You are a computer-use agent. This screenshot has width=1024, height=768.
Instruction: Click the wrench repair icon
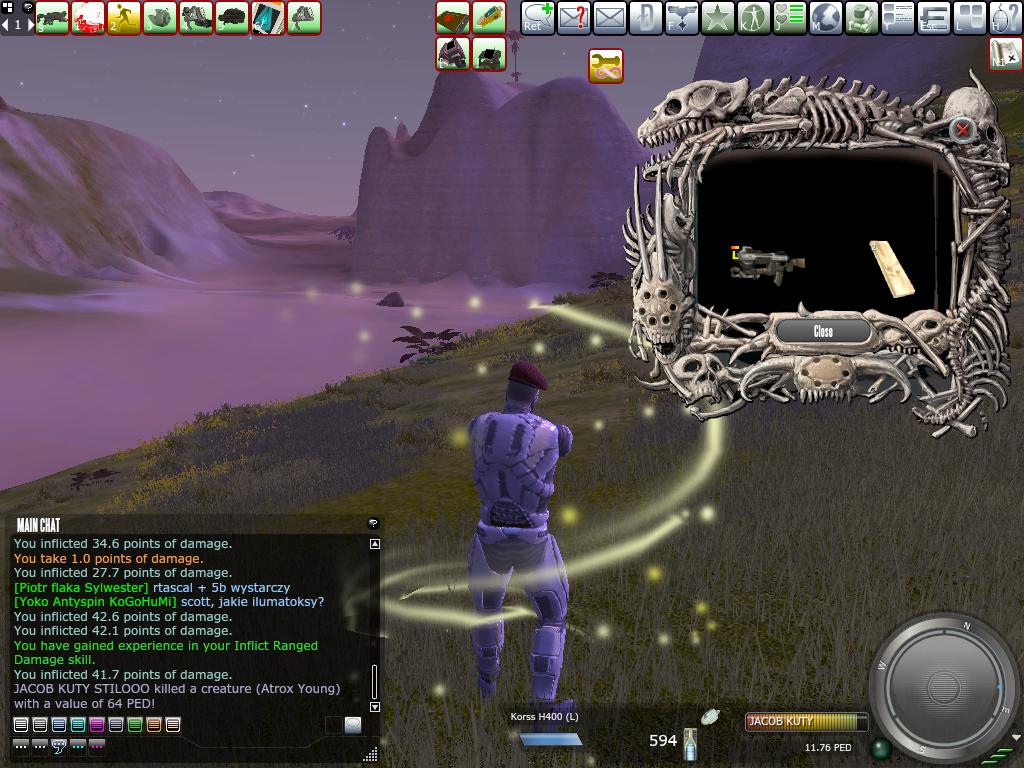[x=606, y=66]
